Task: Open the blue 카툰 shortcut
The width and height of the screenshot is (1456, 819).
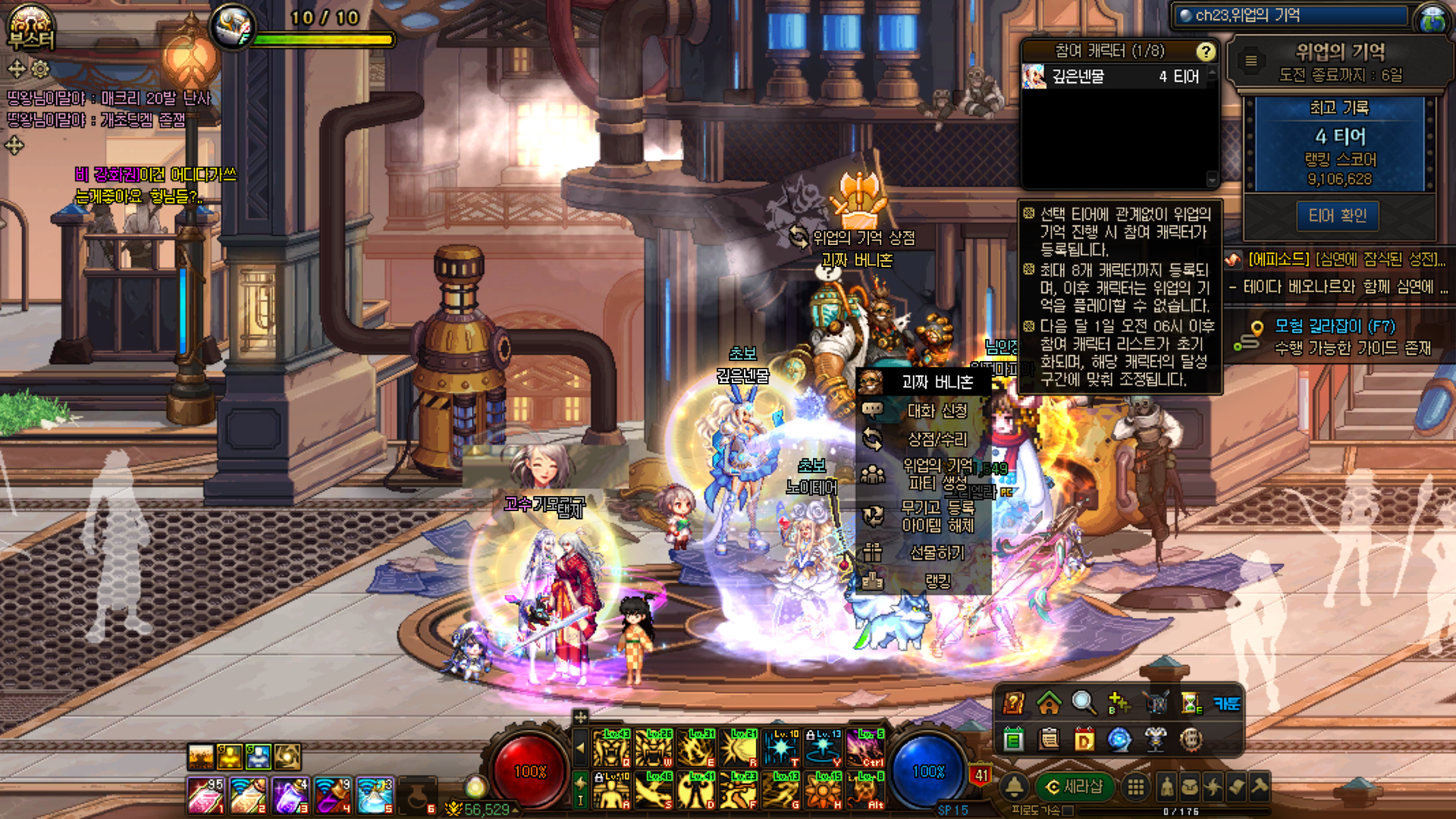Action: tap(1226, 703)
